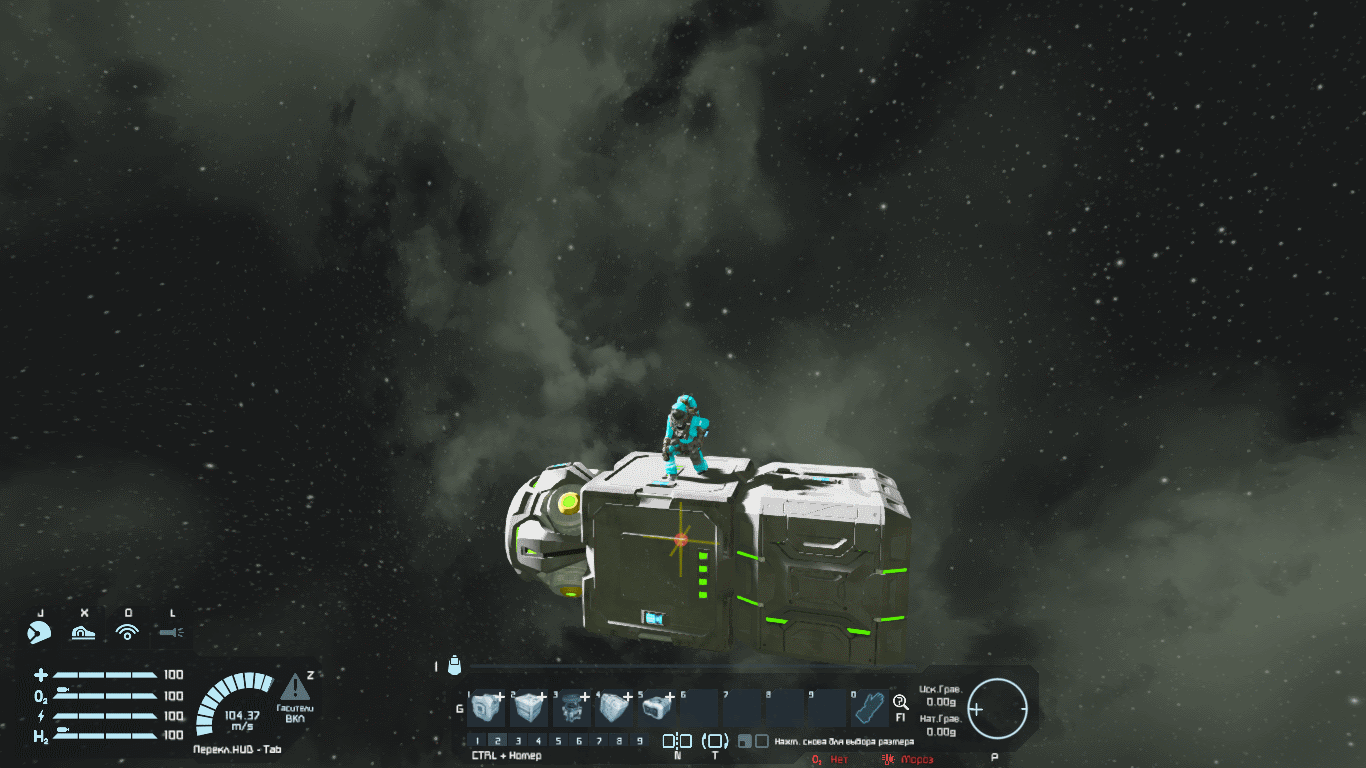
Task: Choose the armor cube in hotbar slot 2
Action: click(529, 709)
